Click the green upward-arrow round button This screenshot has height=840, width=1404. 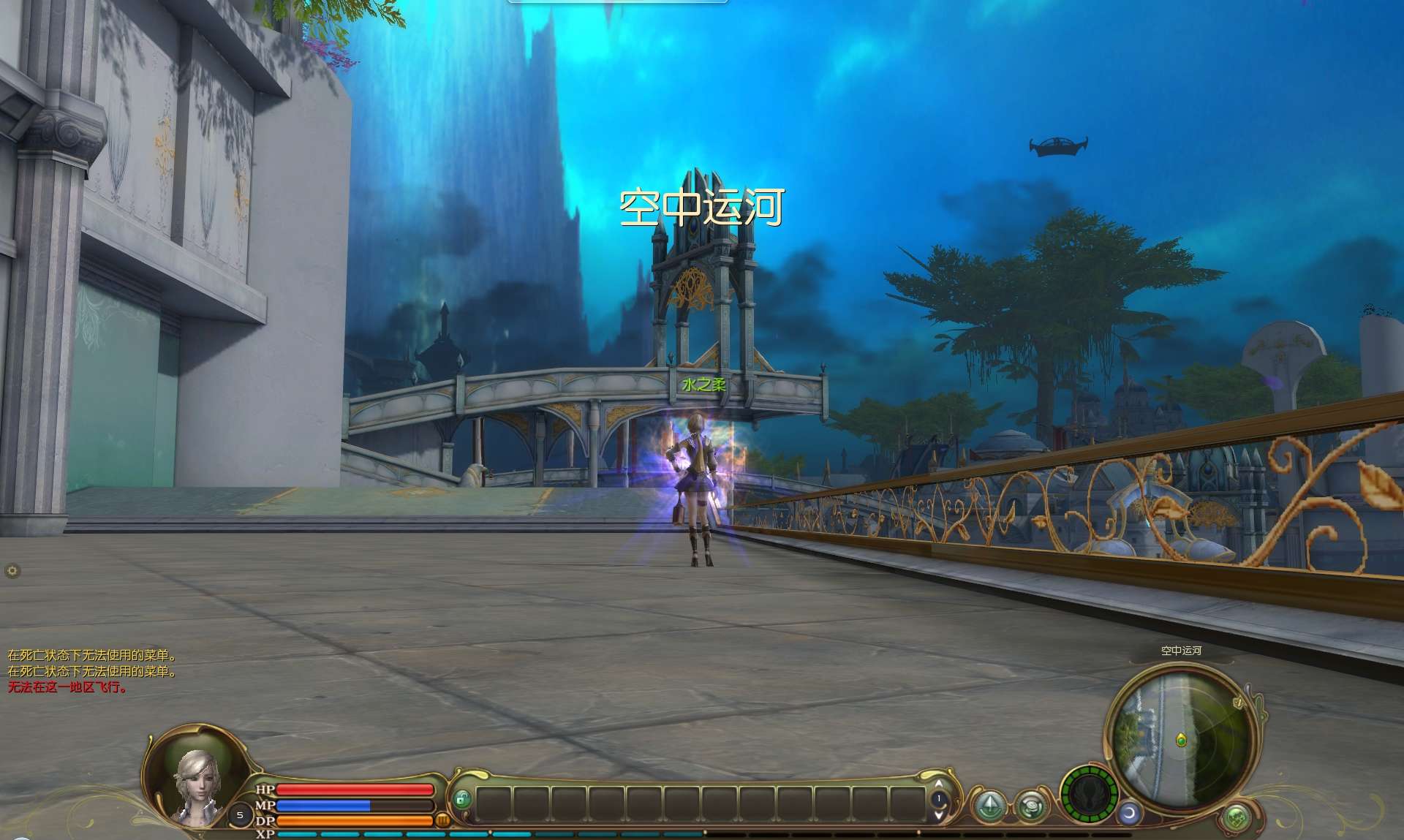pos(990,804)
